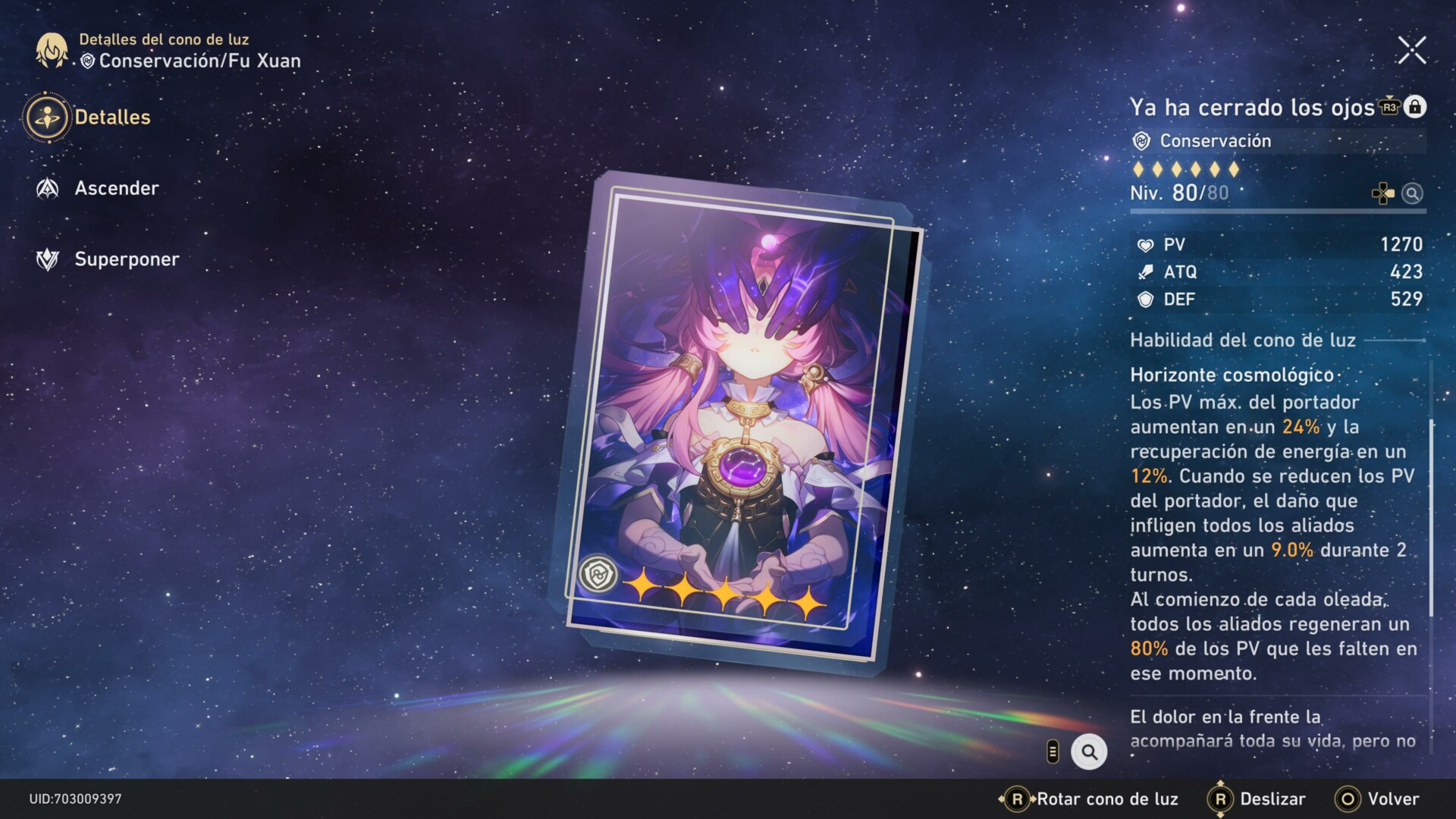
Task: Click the magnifier icon next to the level
Action: (1411, 193)
